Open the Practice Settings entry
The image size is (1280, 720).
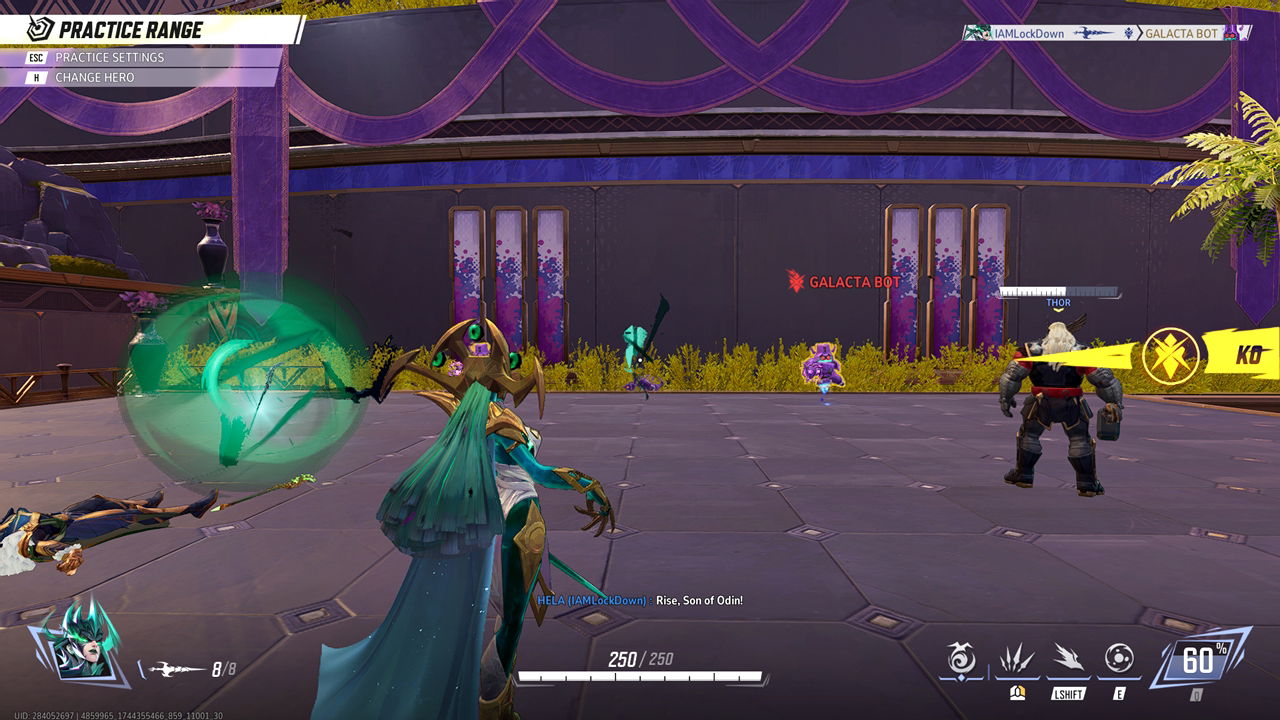pyautogui.click(x=110, y=58)
